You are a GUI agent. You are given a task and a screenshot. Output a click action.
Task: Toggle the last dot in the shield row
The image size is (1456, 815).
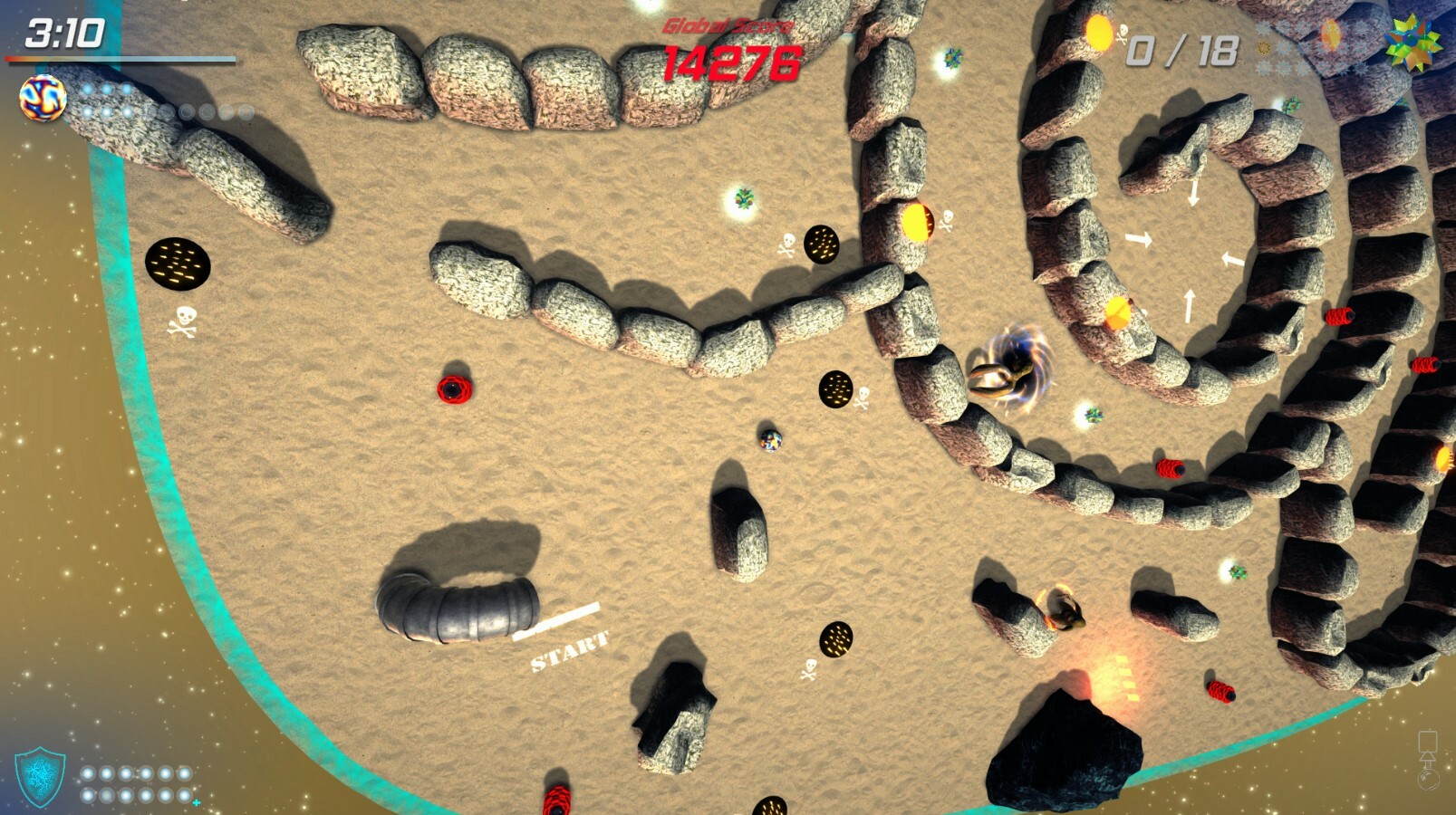(x=185, y=795)
